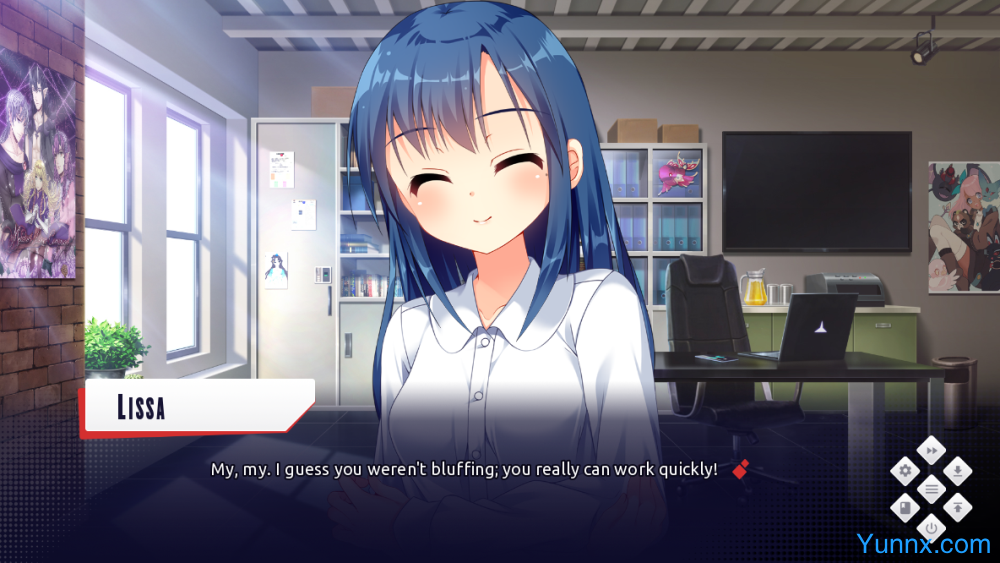
Task: Activate the fast-forward skip button
Action: coord(932,451)
